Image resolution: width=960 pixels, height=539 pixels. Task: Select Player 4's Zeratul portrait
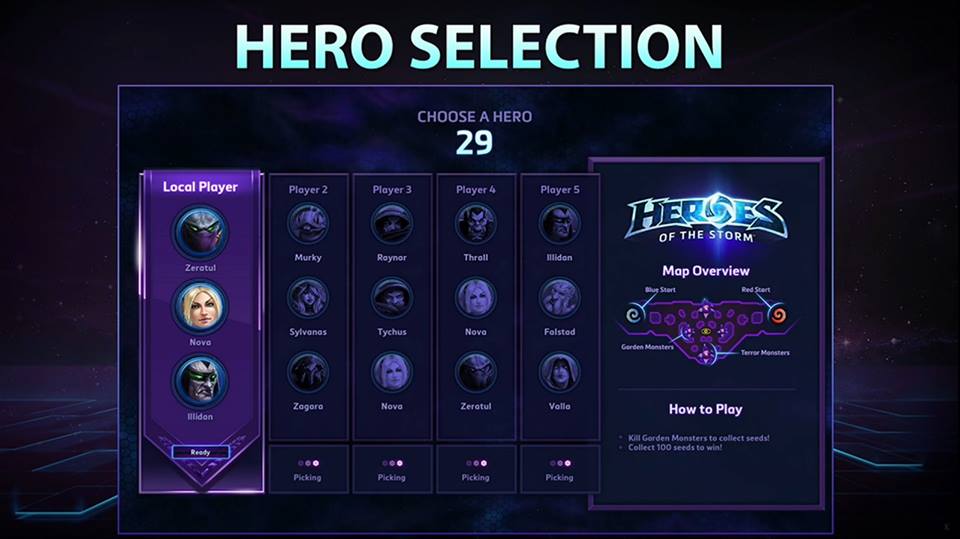(476, 372)
